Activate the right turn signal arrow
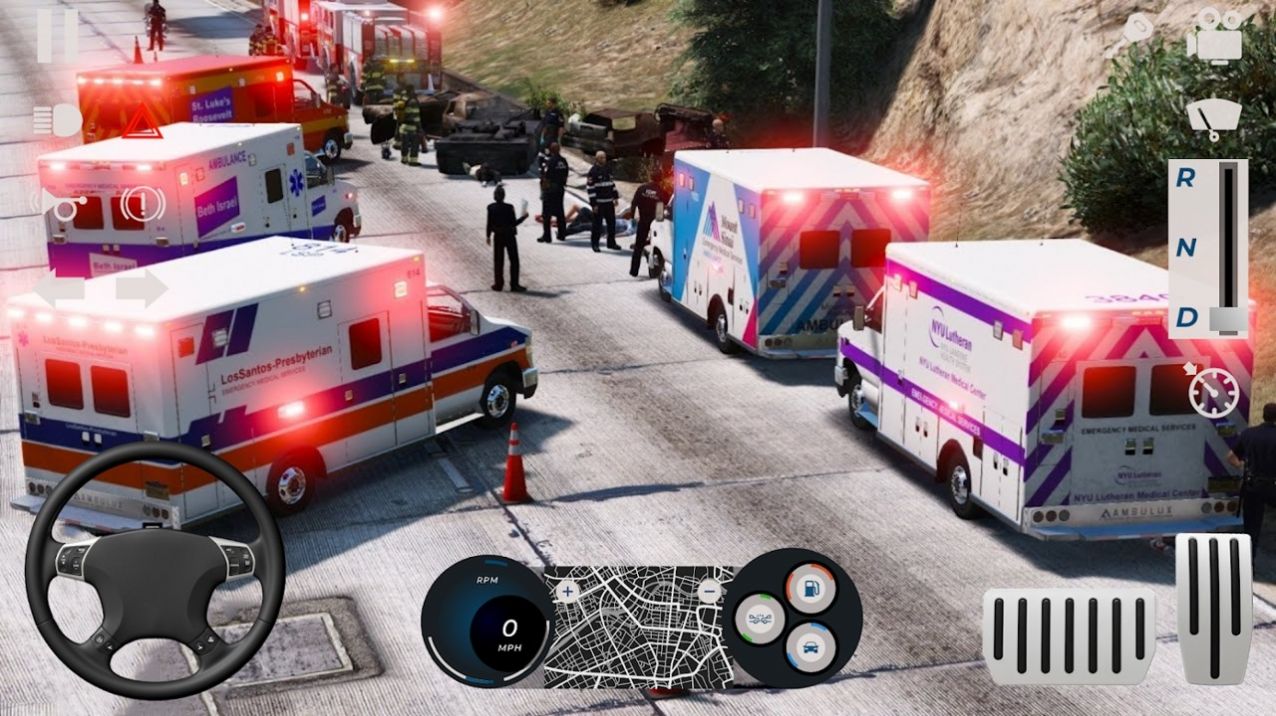Viewport: 1276px width, 716px height. (141, 290)
